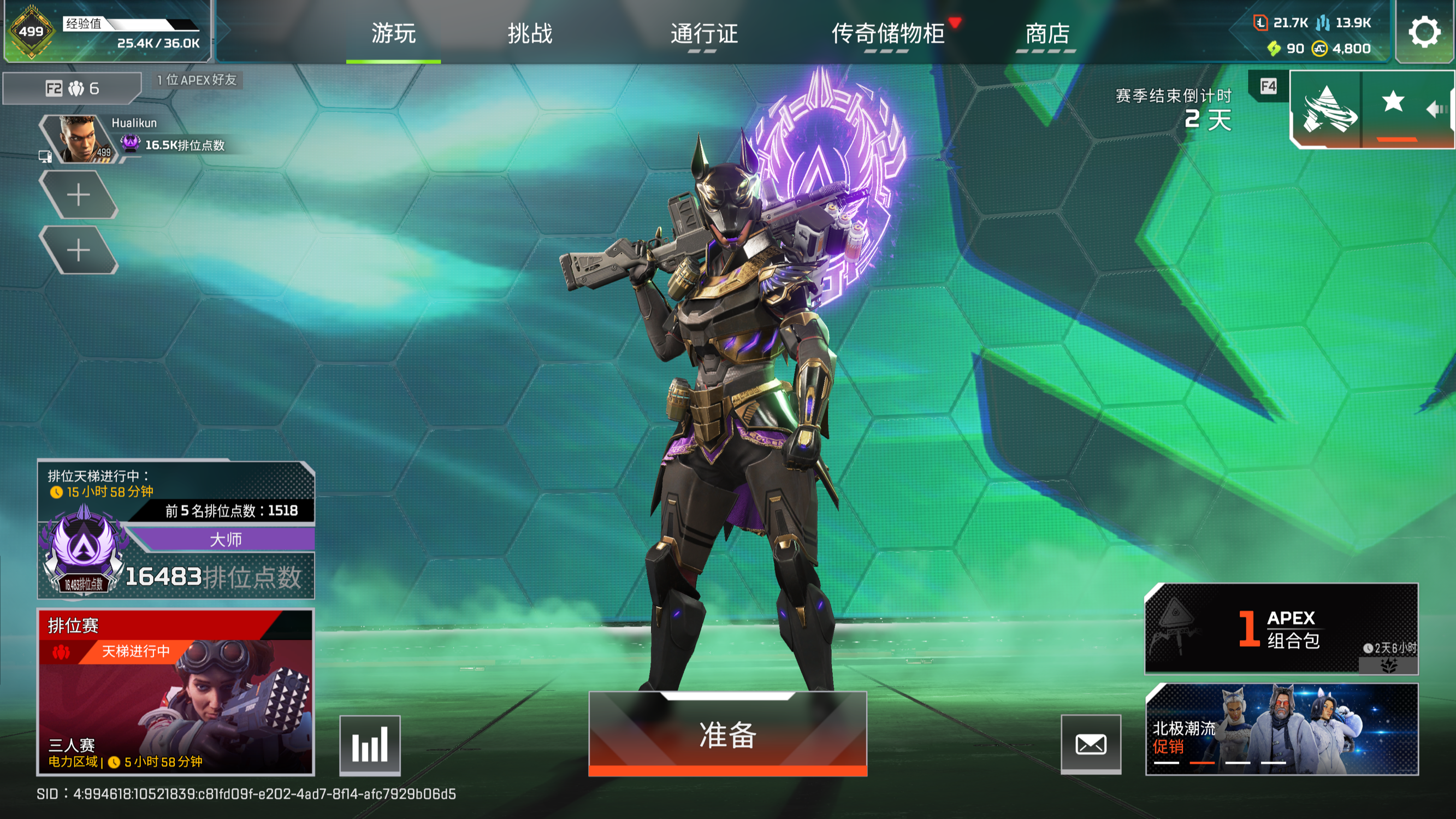Open the bar chart stats button
The image size is (1456, 819).
[x=370, y=744]
